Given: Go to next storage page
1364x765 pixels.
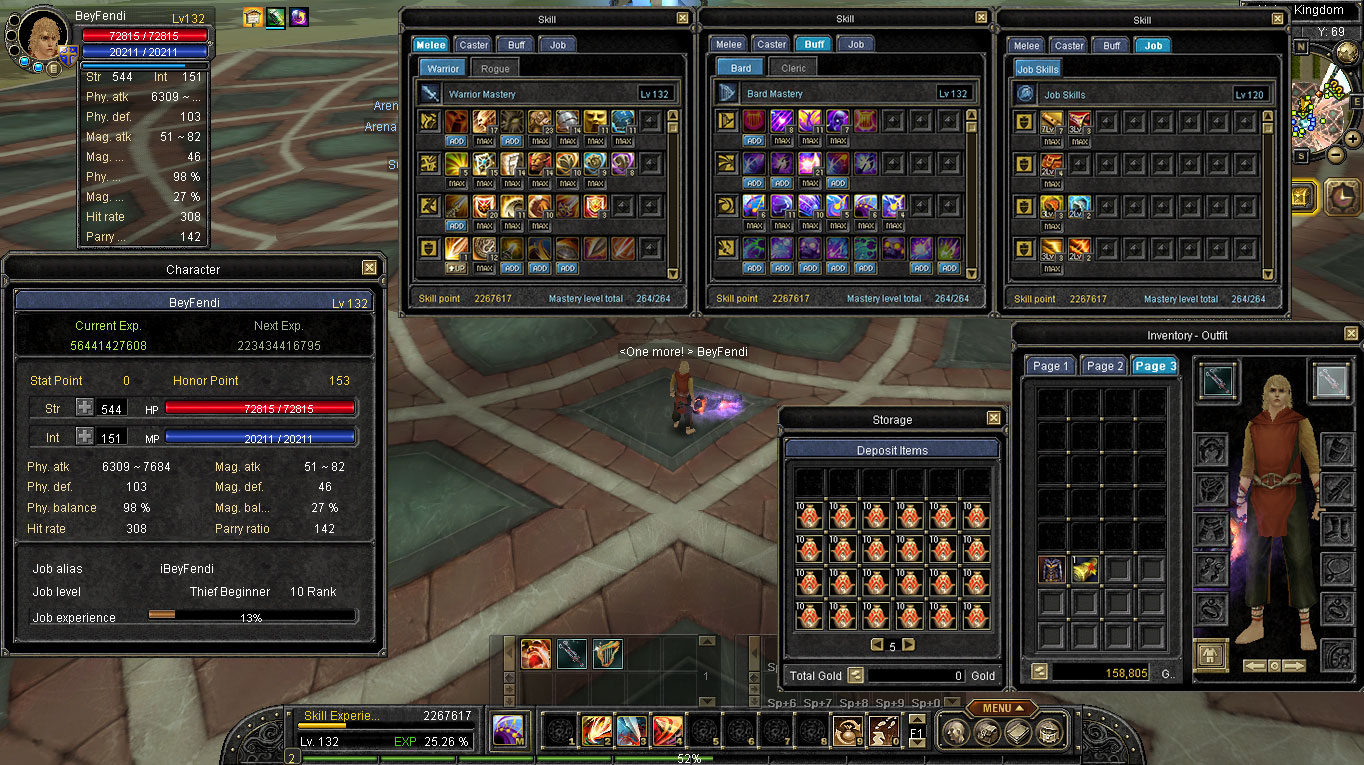Looking at the screenshot, I should coord(909,645).
